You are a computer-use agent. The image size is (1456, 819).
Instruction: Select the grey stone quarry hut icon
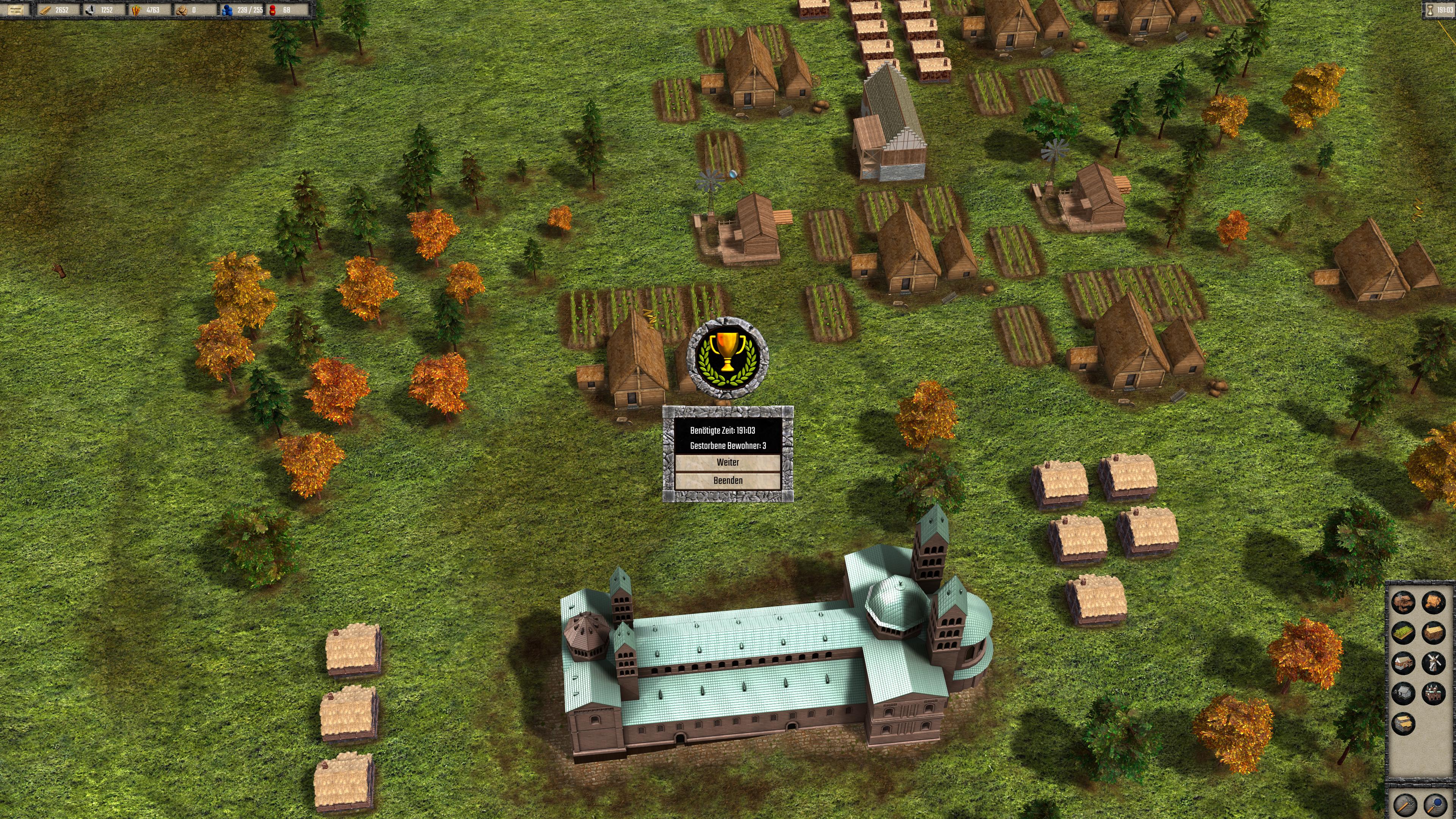1403,693
